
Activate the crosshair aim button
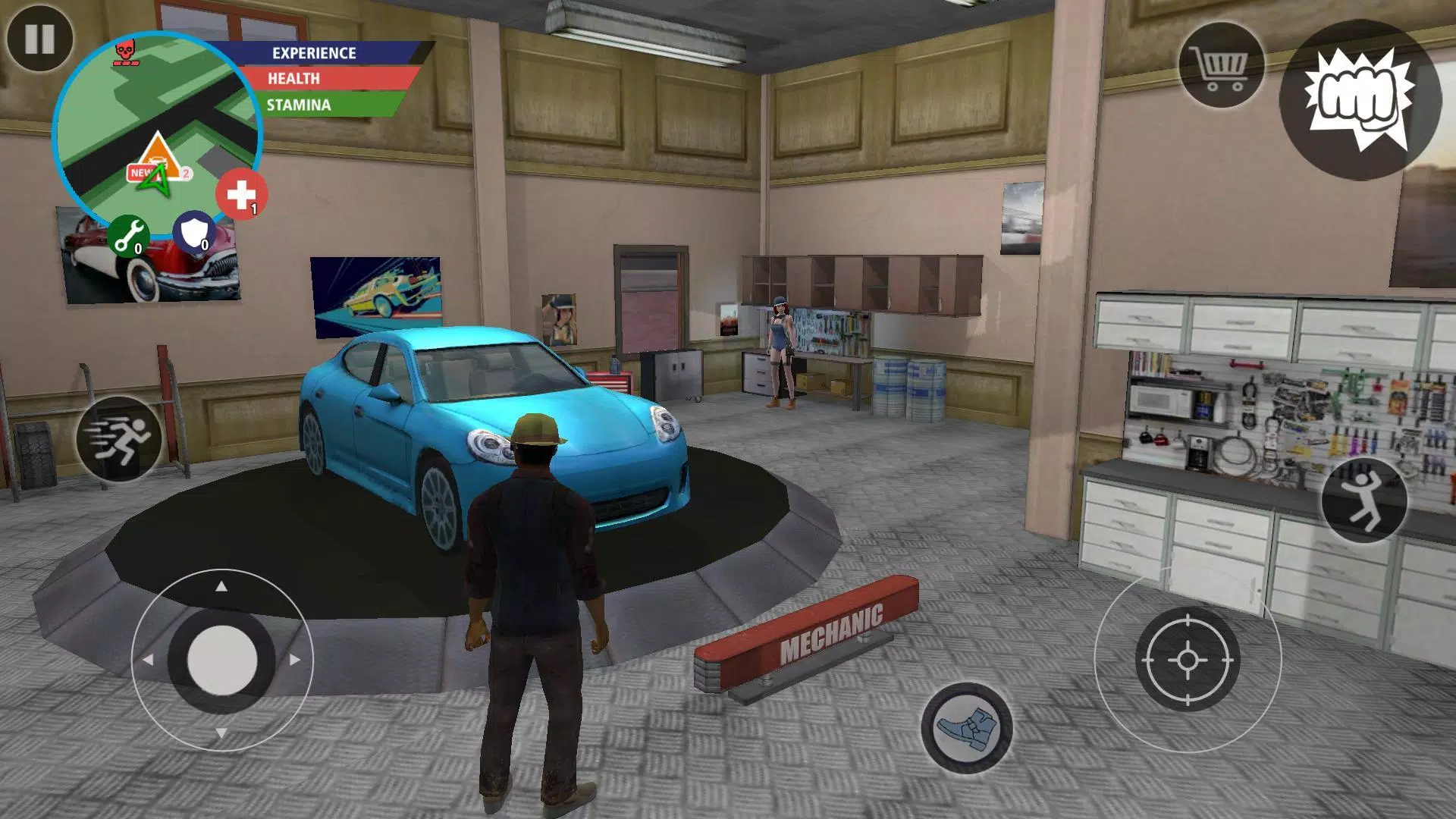click(x=1188, y=659)
